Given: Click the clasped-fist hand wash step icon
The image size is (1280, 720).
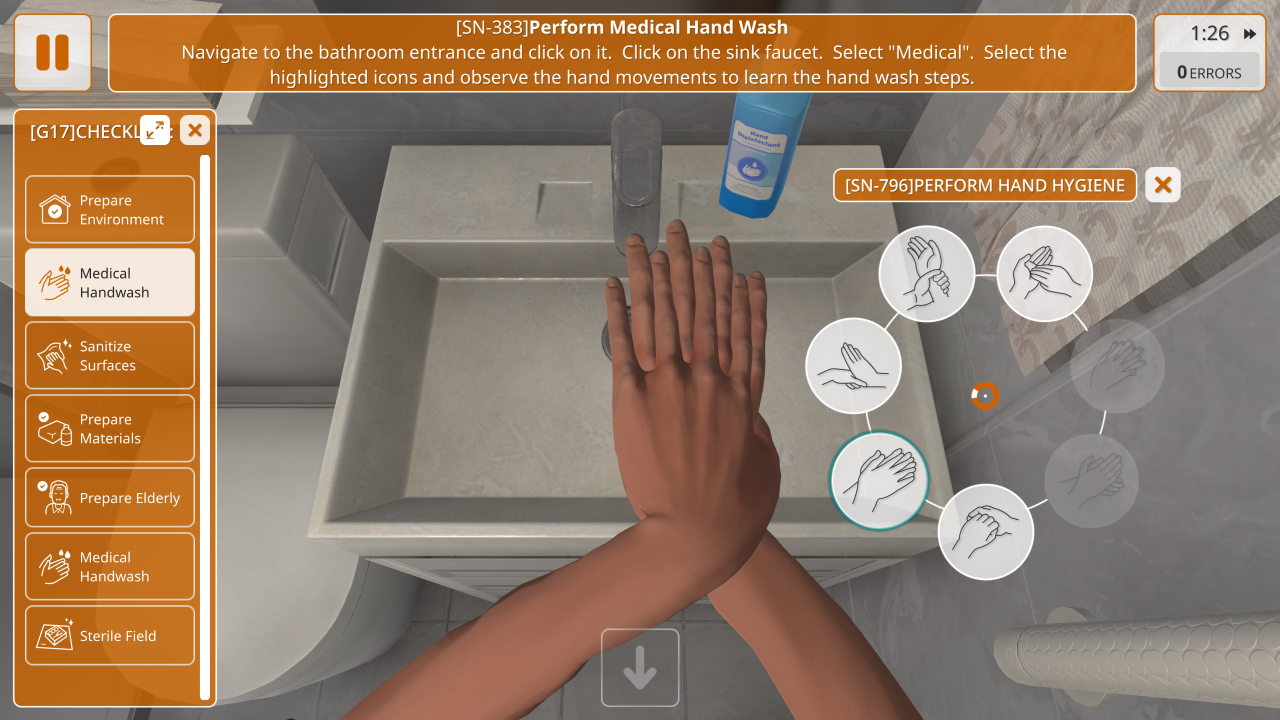Looking at the screenshot, I should point(986,532).
